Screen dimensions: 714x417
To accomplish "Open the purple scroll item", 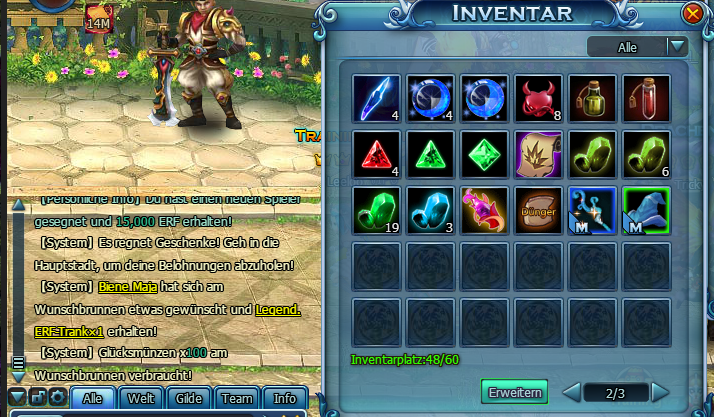I will coord(538,155).
